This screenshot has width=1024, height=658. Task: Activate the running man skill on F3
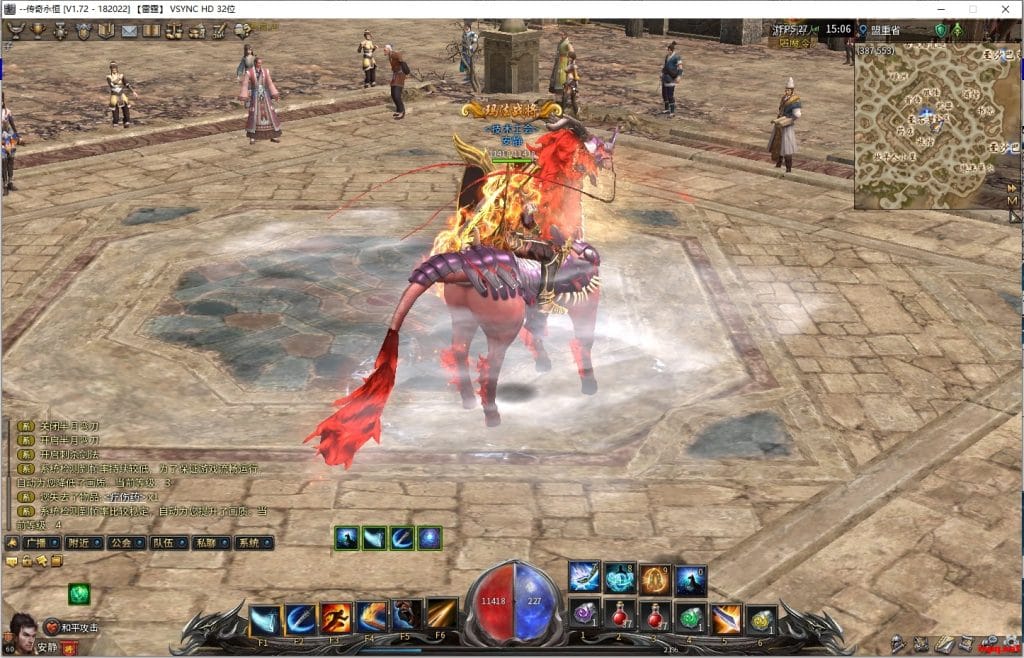click(x=334, y=617)
